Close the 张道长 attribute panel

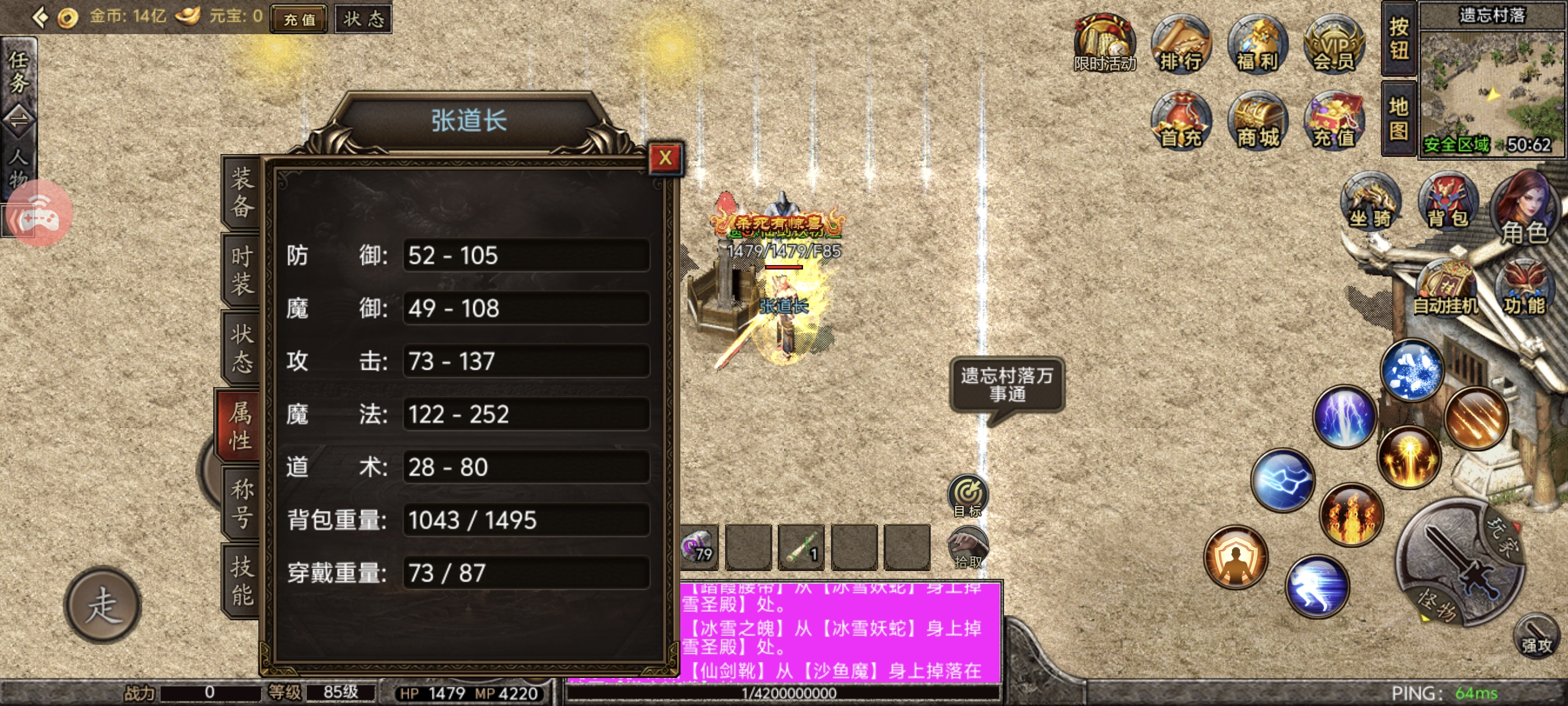[665, 159]
